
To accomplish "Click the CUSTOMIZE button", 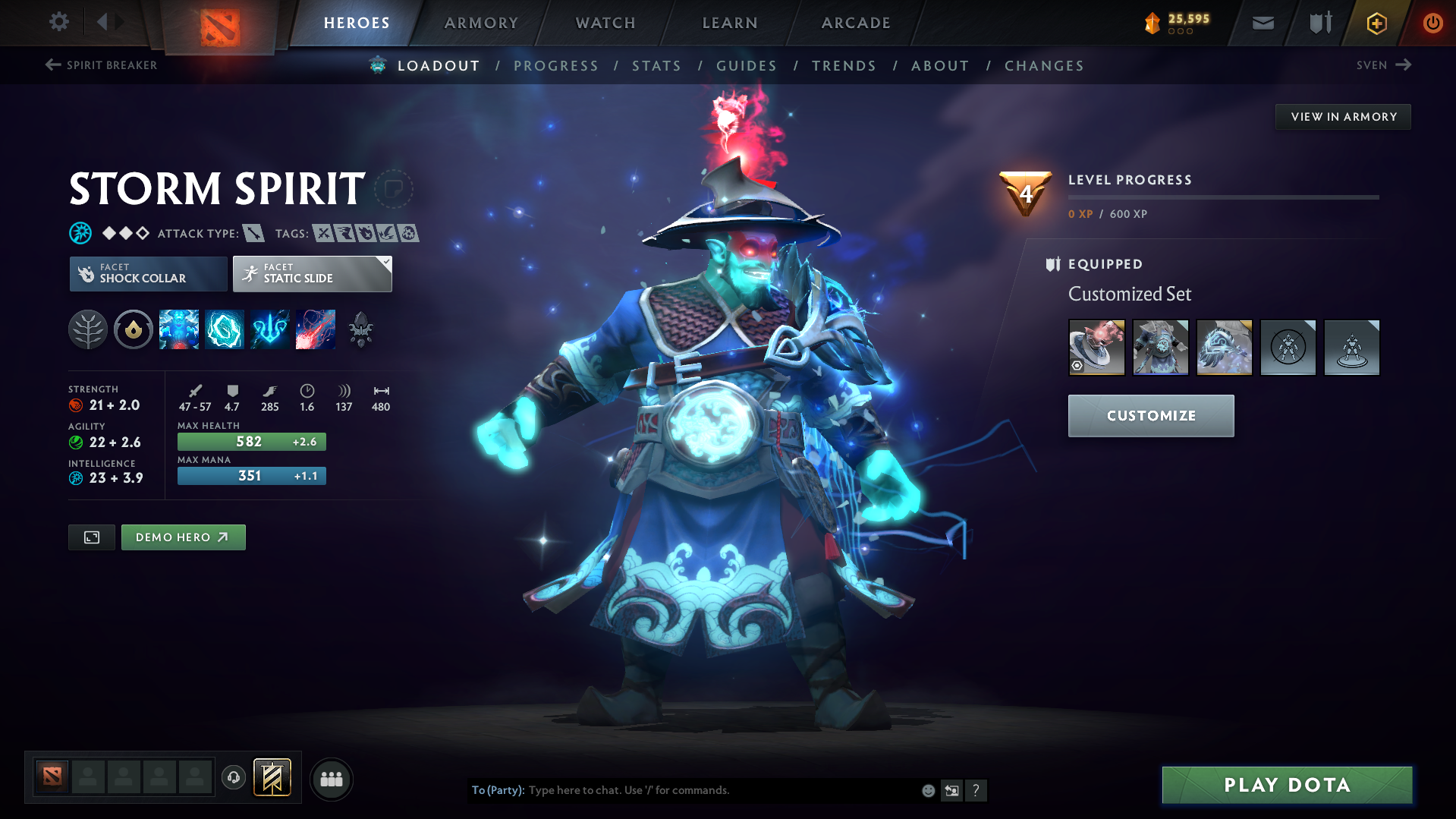I will tap(1150, 415).
